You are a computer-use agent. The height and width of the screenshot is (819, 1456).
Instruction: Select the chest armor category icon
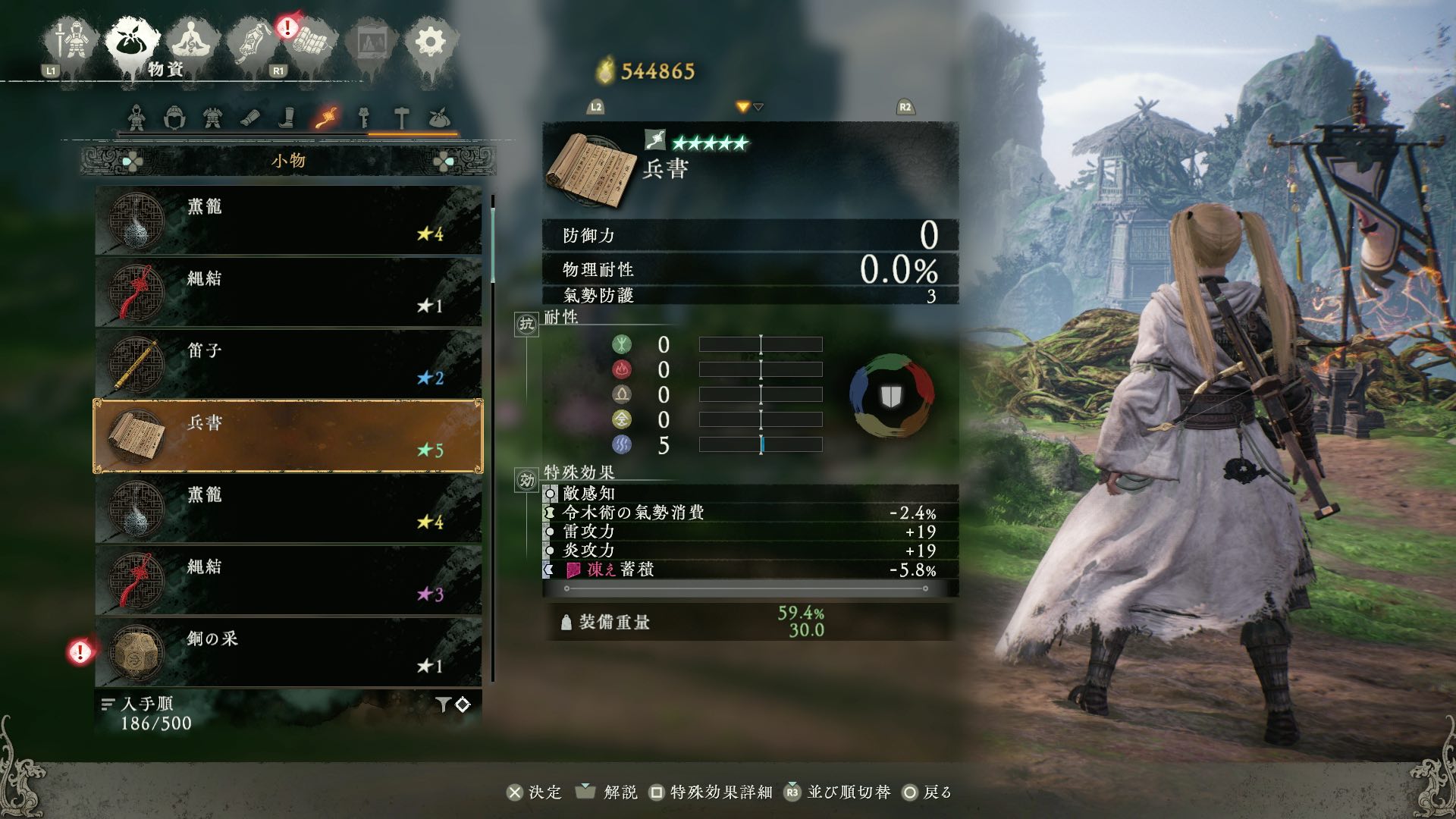pyautogui.click(x=213, y=118)
